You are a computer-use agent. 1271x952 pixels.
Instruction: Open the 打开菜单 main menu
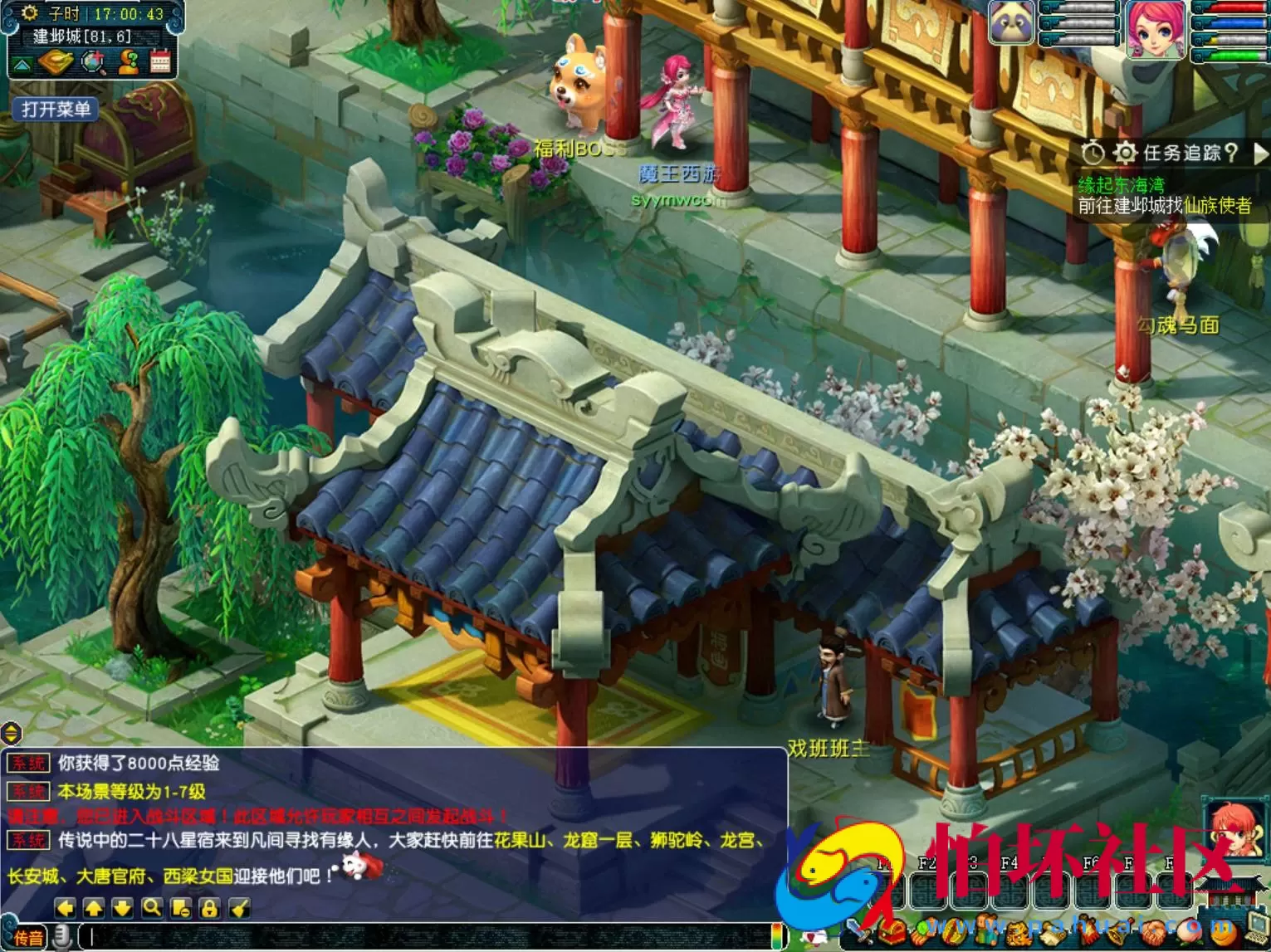pyautogui.click(x=54, y=109)
